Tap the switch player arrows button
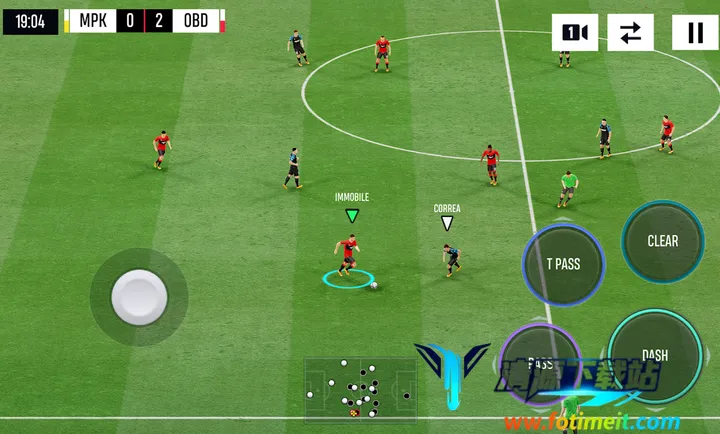The width and height of the screenshot is (720, 434). tap(630, 33)
